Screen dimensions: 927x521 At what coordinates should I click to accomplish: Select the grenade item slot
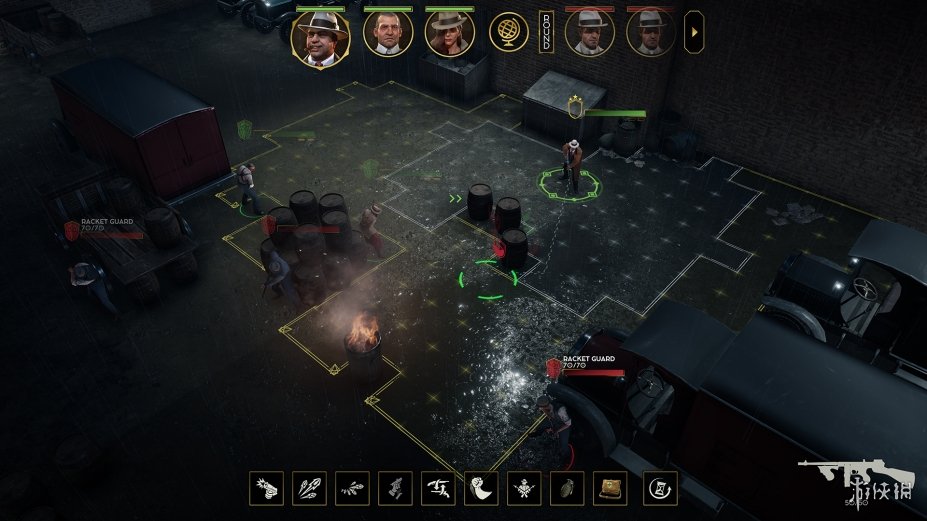(567, 488)
